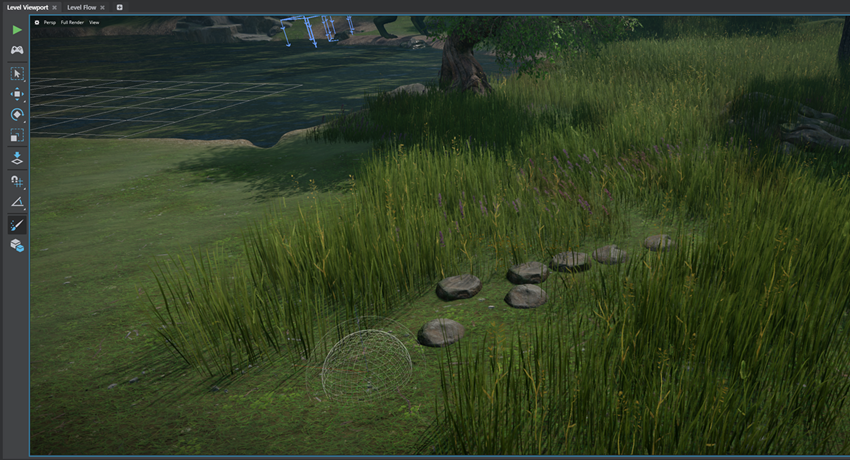Click the gamepad game-mode icon
Image resolution: width=850 pixels, height=460 pixels.
coord(17,50)
